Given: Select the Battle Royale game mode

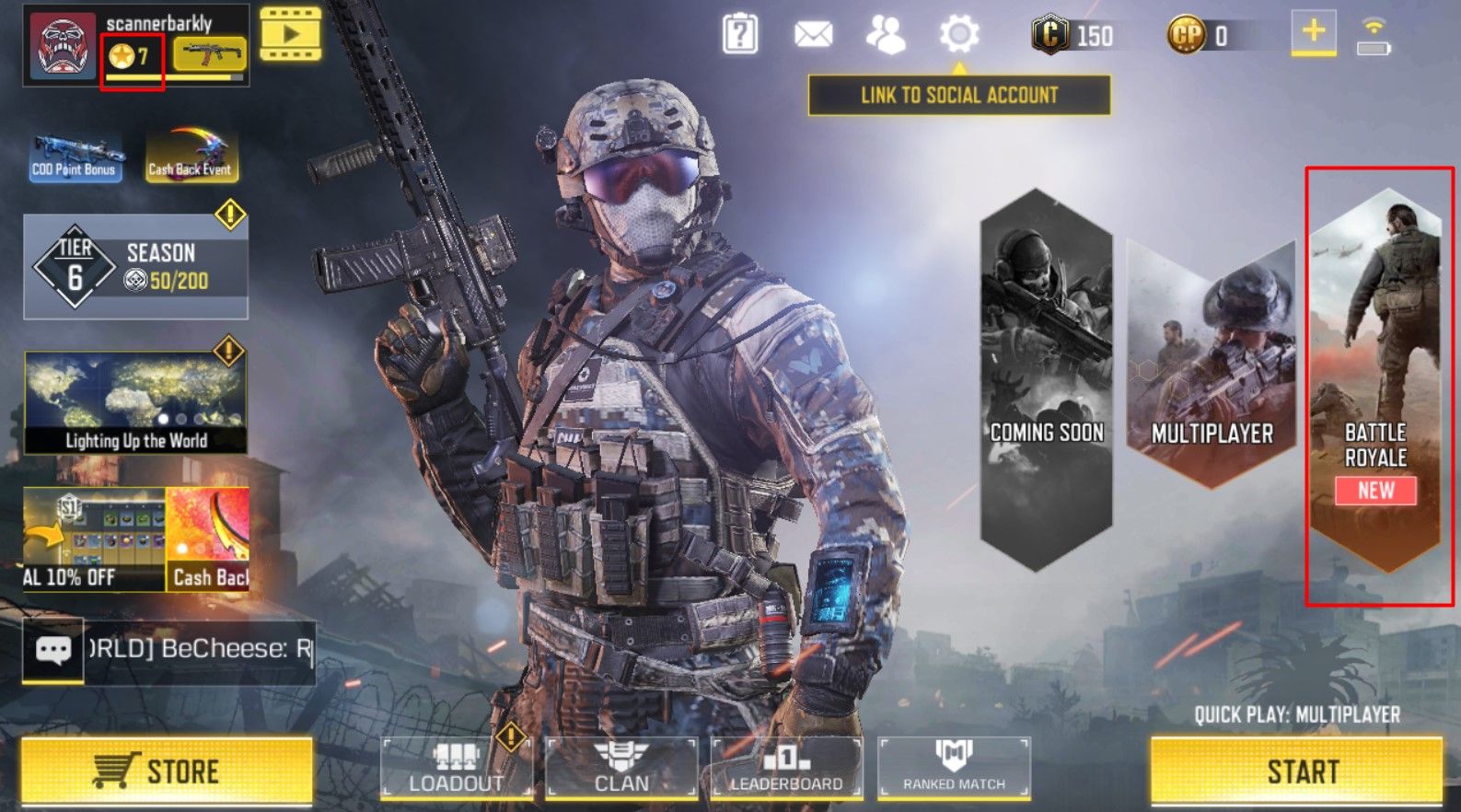Looking at the screenshot, I should [x=1375, y=387].
